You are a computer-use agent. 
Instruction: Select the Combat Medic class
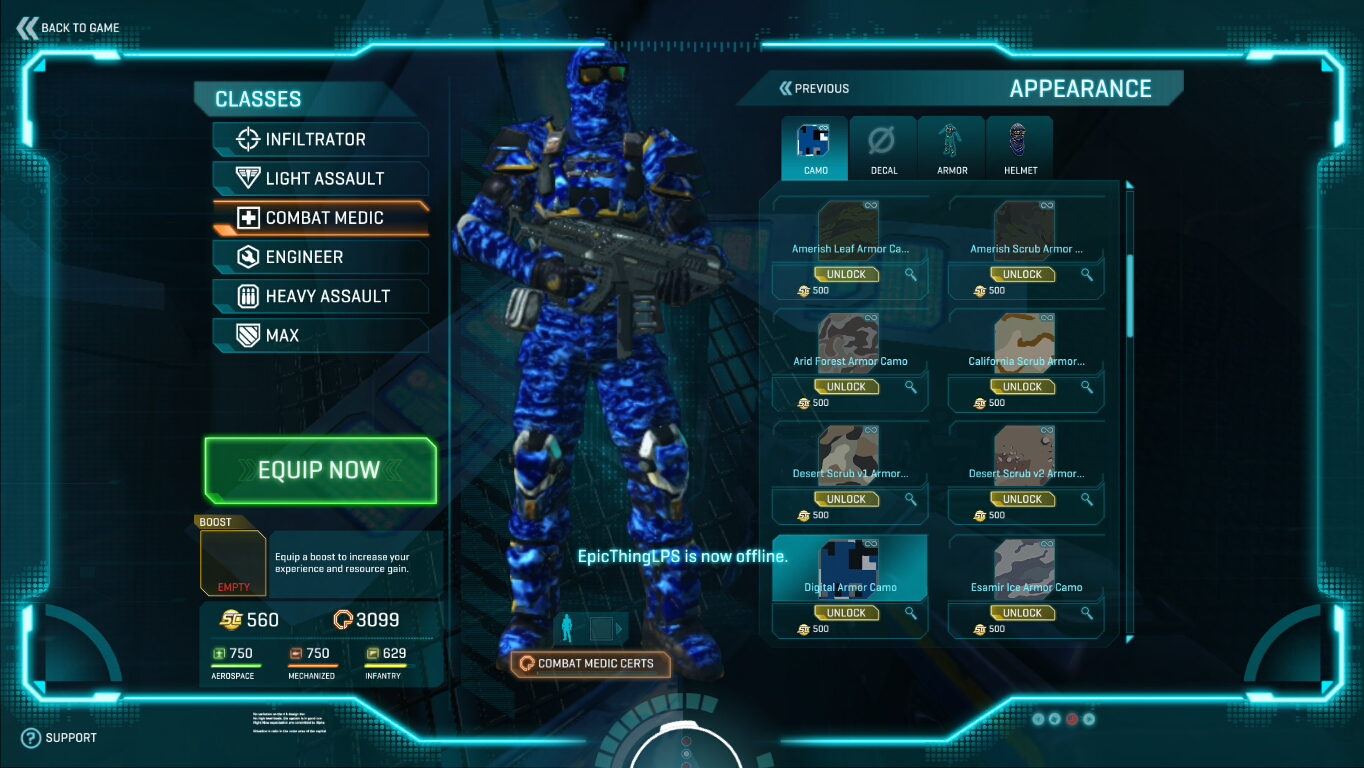click(320, 217)
